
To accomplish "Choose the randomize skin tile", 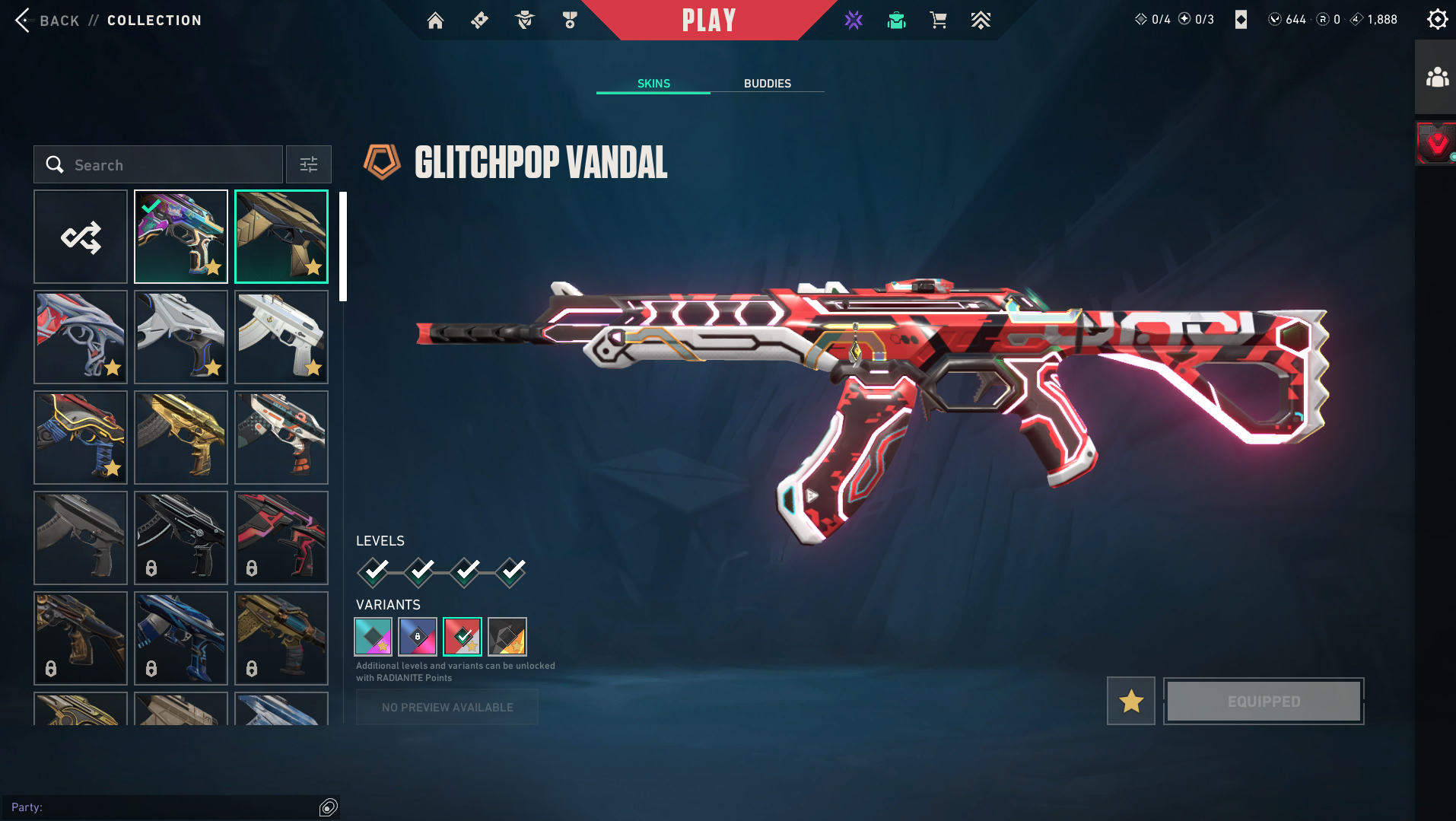I will click(x=81, y=237).
